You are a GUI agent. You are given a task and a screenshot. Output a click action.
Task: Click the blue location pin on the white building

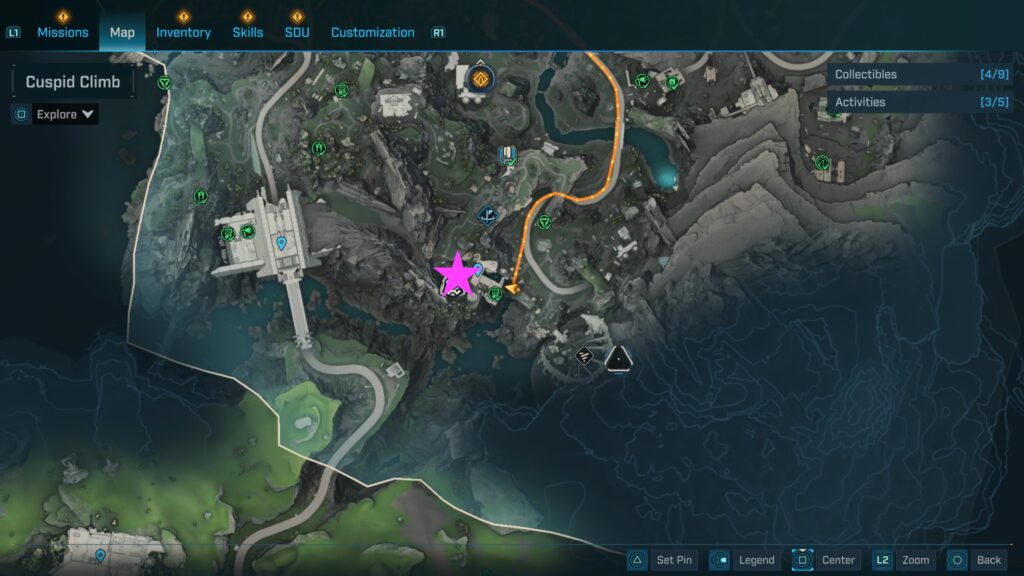click(x=282, y=242)
